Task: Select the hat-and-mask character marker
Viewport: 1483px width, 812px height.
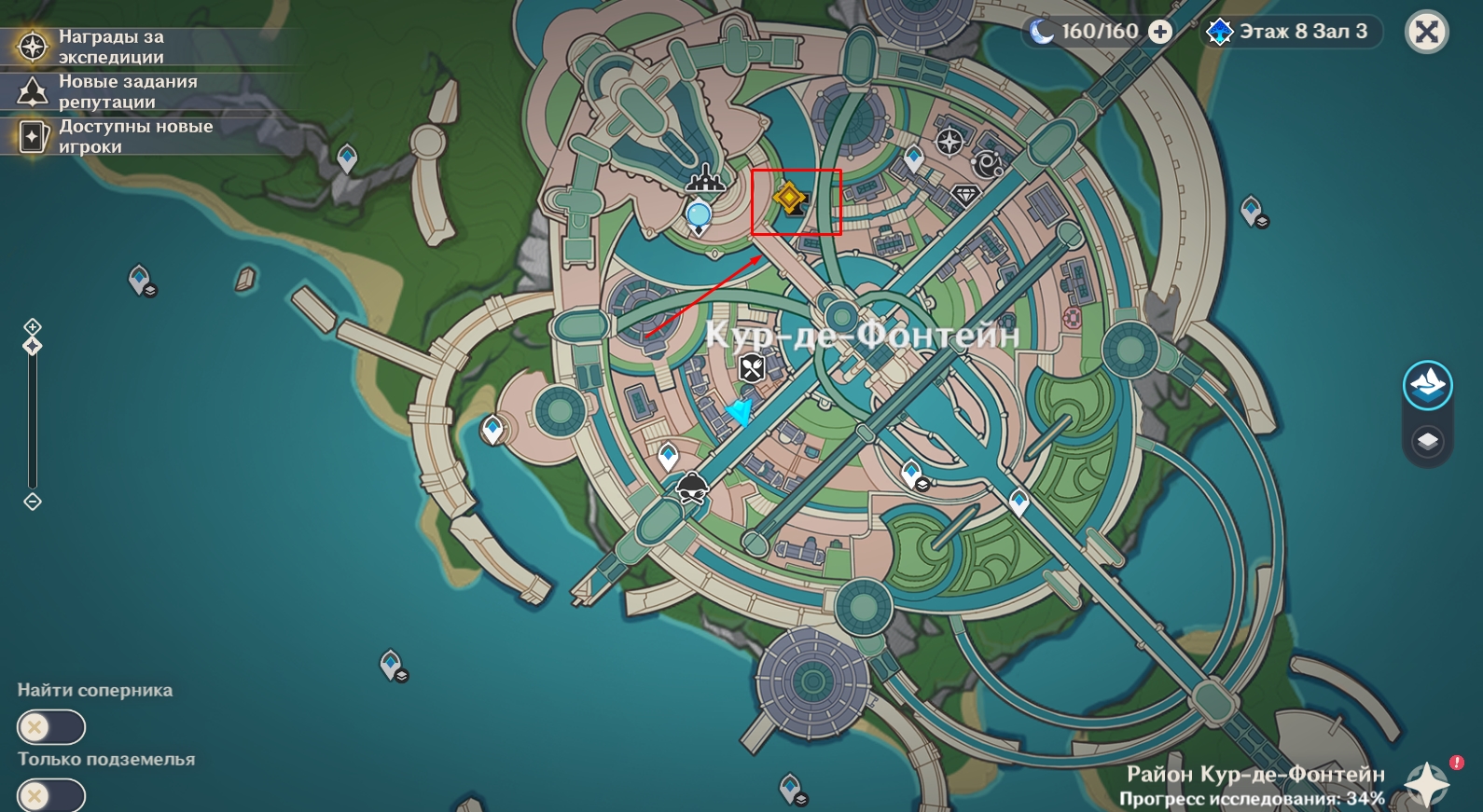Action: click(x=692, y=488)
